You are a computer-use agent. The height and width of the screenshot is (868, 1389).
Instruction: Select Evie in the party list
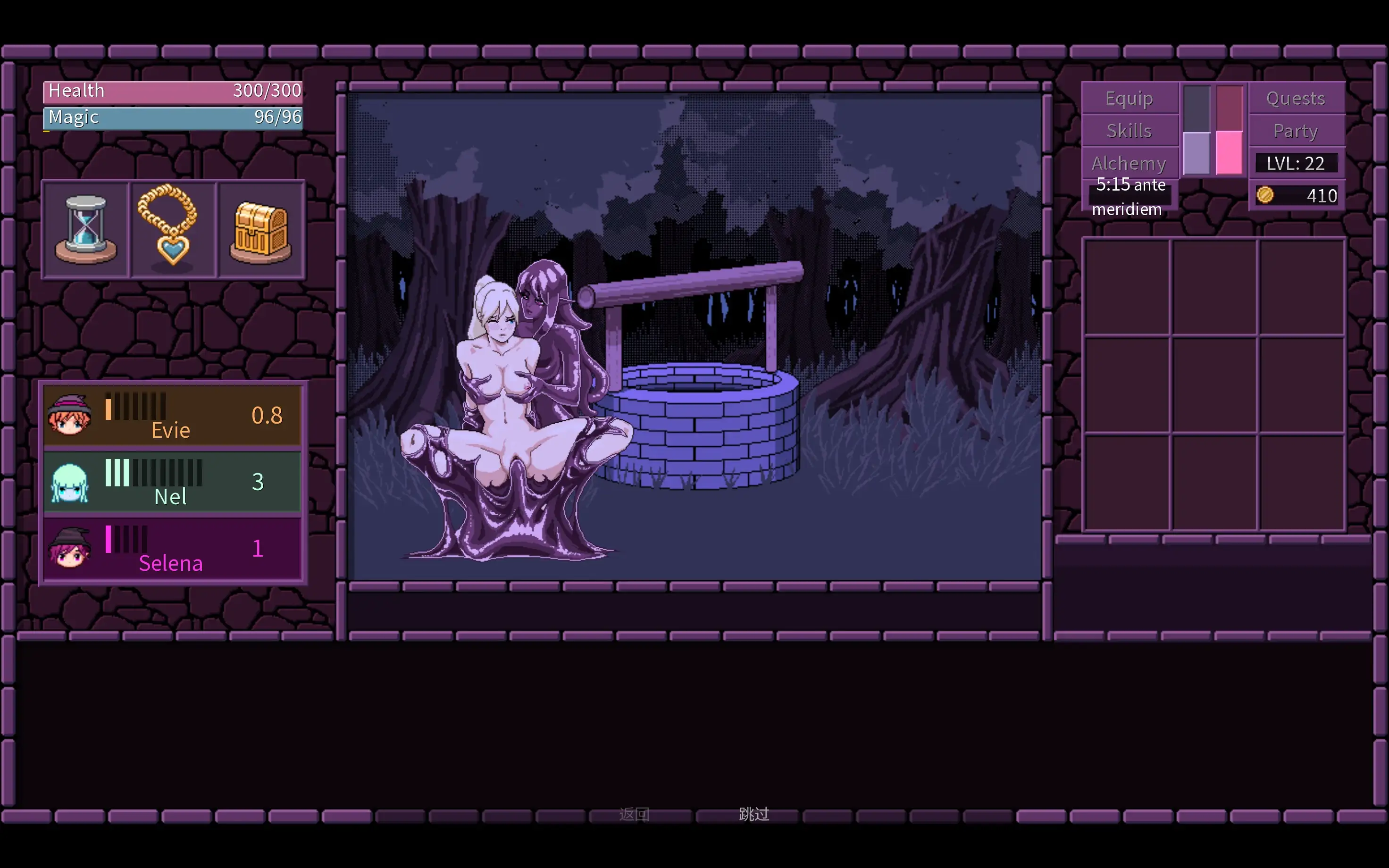click(172, 416)
